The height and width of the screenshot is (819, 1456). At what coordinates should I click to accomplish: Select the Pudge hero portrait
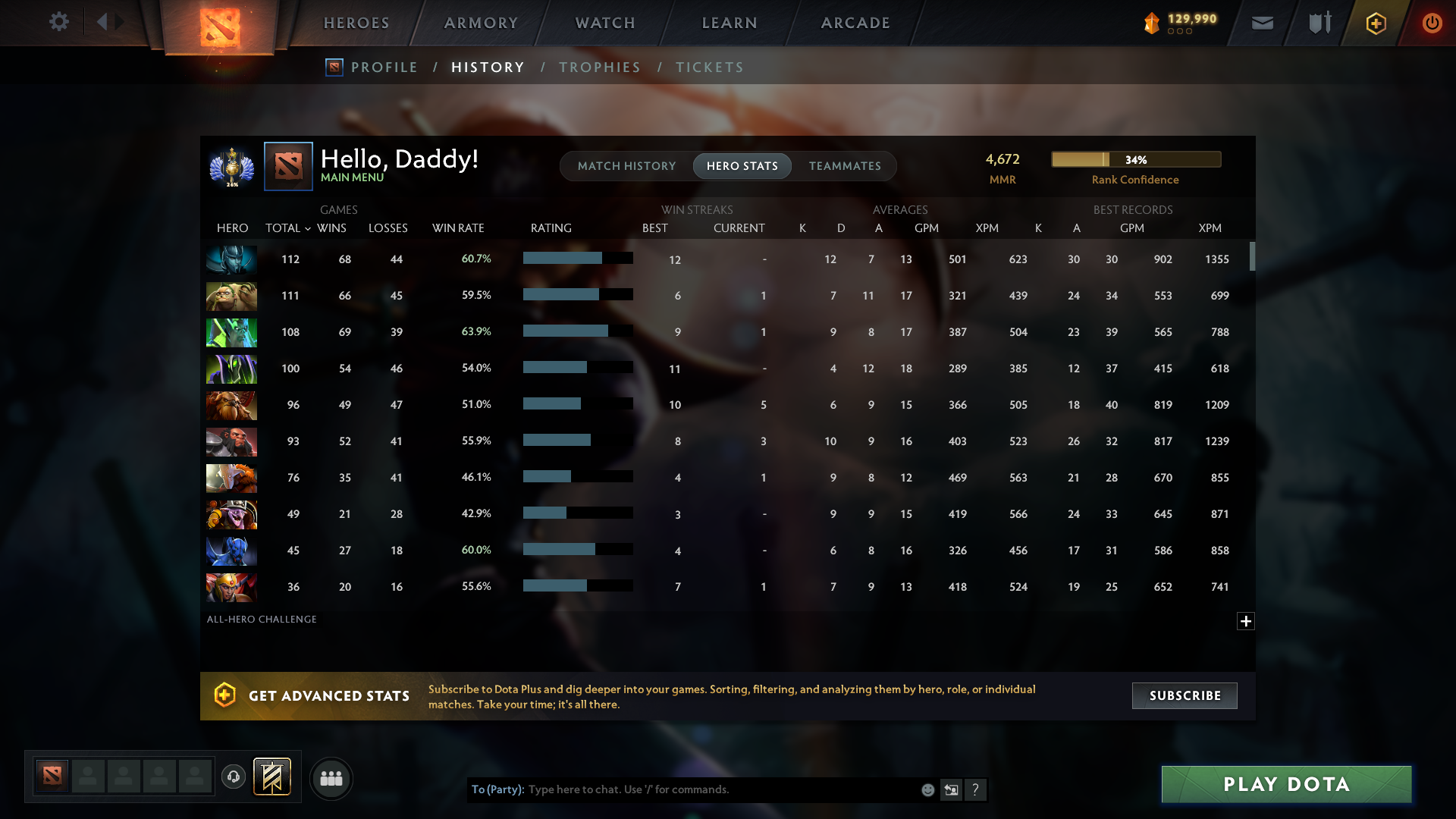(231, 296)
